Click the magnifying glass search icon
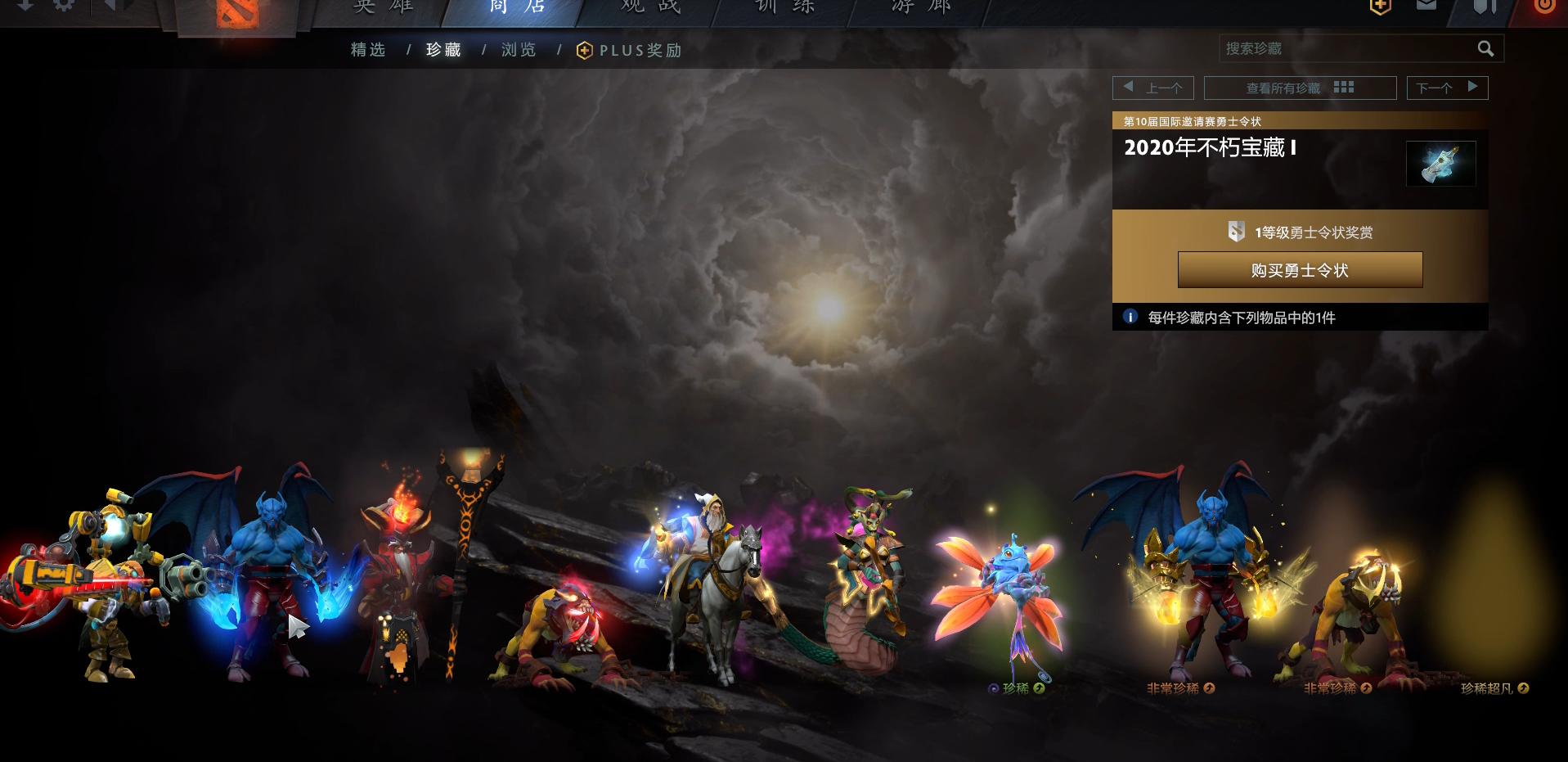The height and width of the screenshot is (762, 1568). click(1487, 48)
